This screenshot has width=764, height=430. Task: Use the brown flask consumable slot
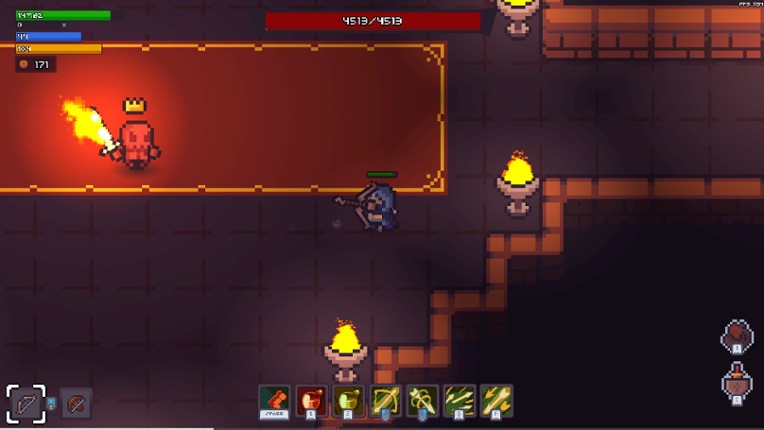pyautogui.click(x=737, y=383)
